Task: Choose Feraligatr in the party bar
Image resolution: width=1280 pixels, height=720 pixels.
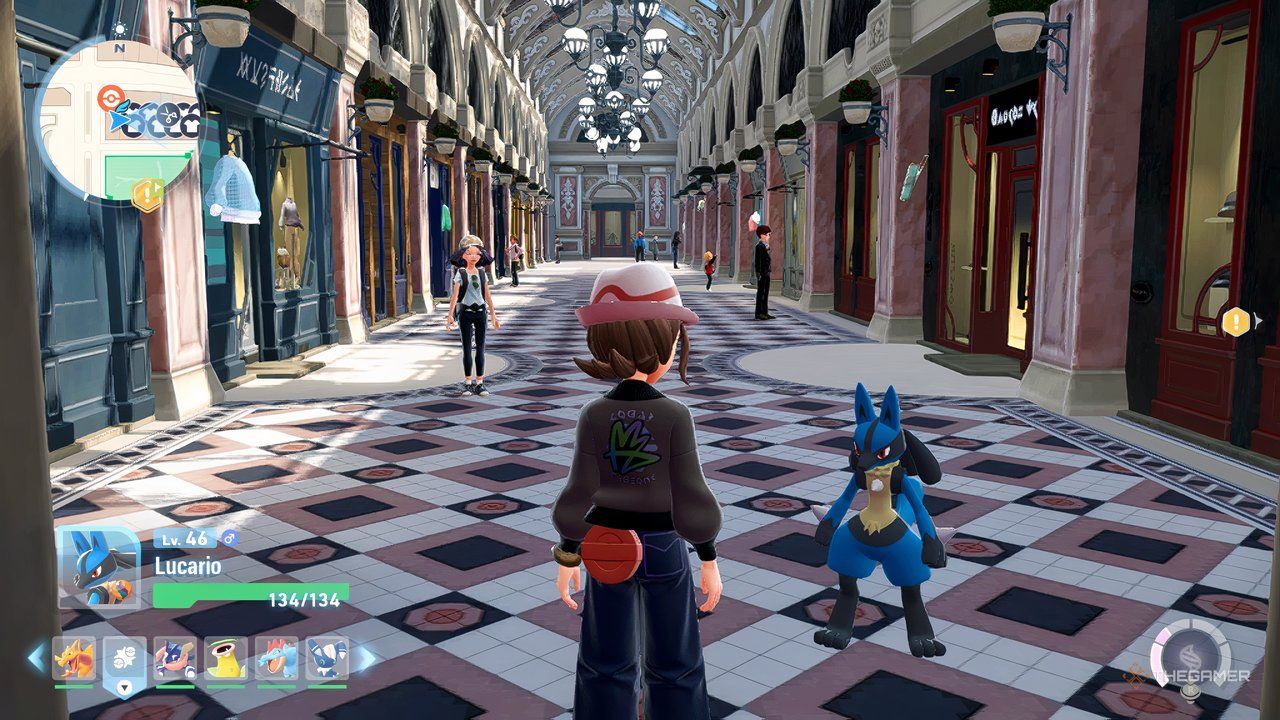Action: (277, 659)
